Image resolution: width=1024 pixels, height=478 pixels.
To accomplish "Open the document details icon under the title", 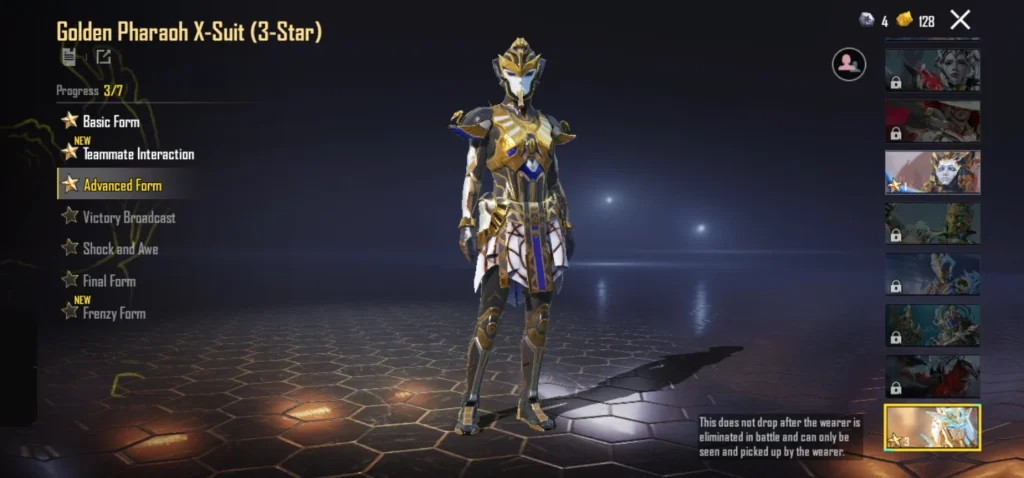I will tap(69, 57).
